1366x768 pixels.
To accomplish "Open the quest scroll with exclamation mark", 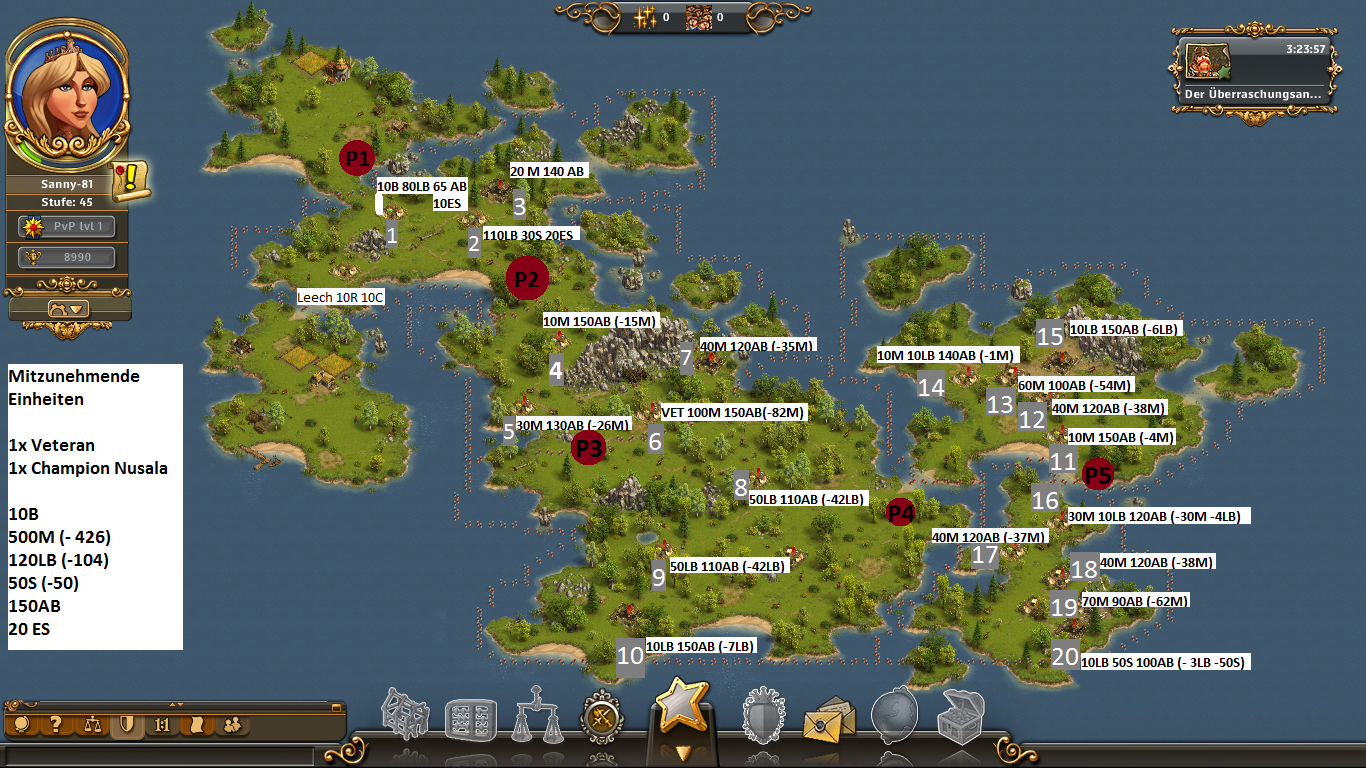I will pyautogui.click(x=131, y=180).
